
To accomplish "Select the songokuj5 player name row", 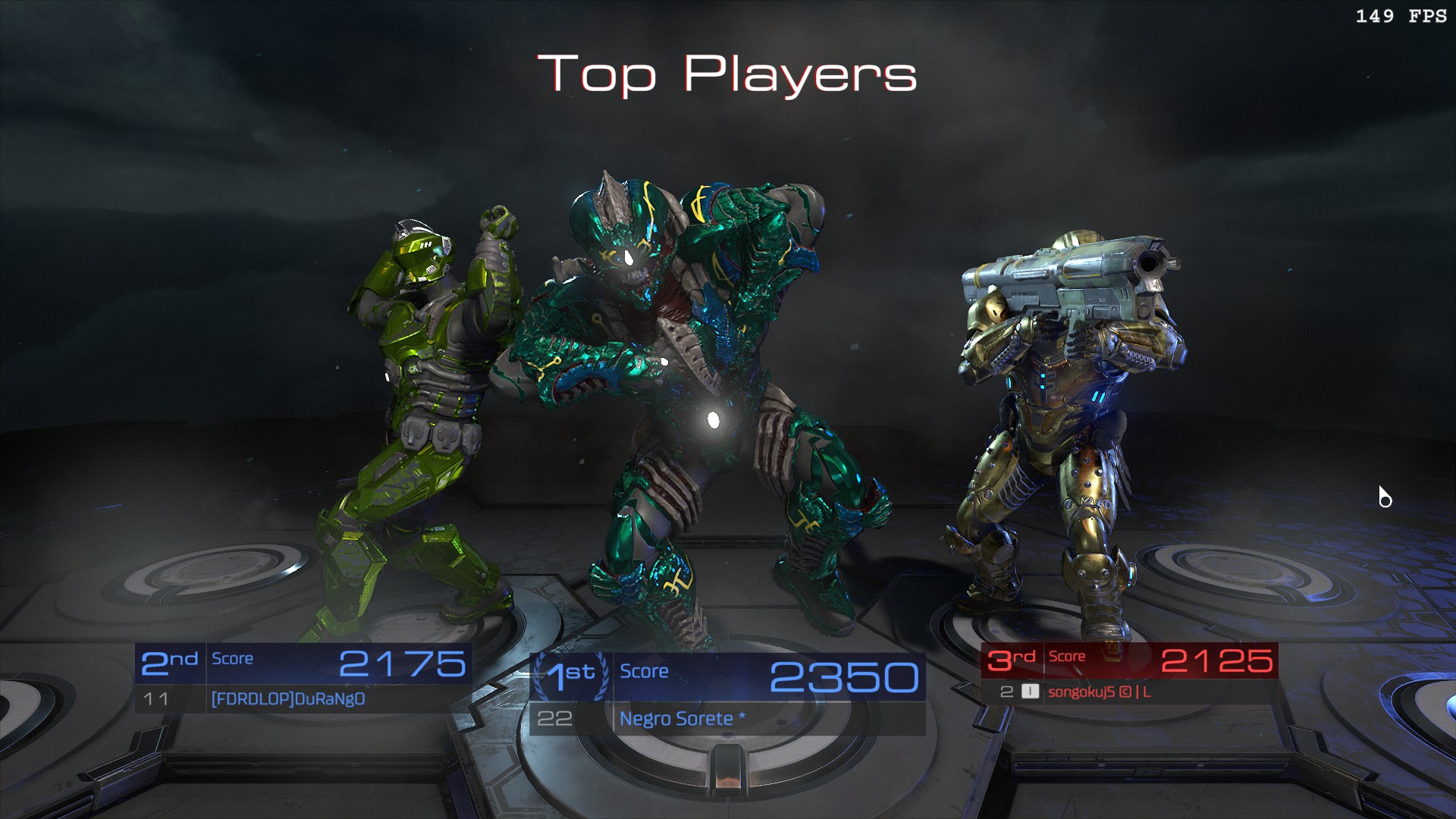I will 1099,692.
